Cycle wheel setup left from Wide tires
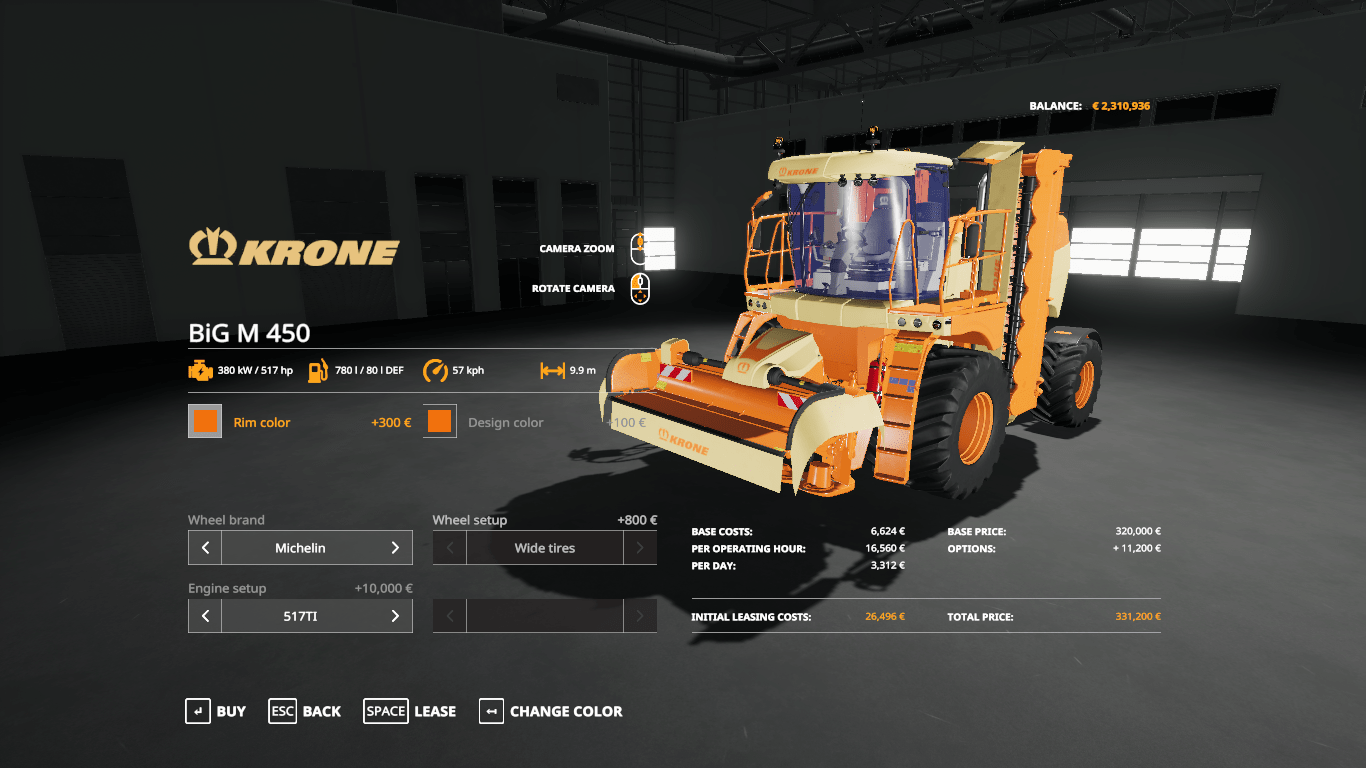The height and width of the screenshot is (768, 1366). (x=450, y=548)
